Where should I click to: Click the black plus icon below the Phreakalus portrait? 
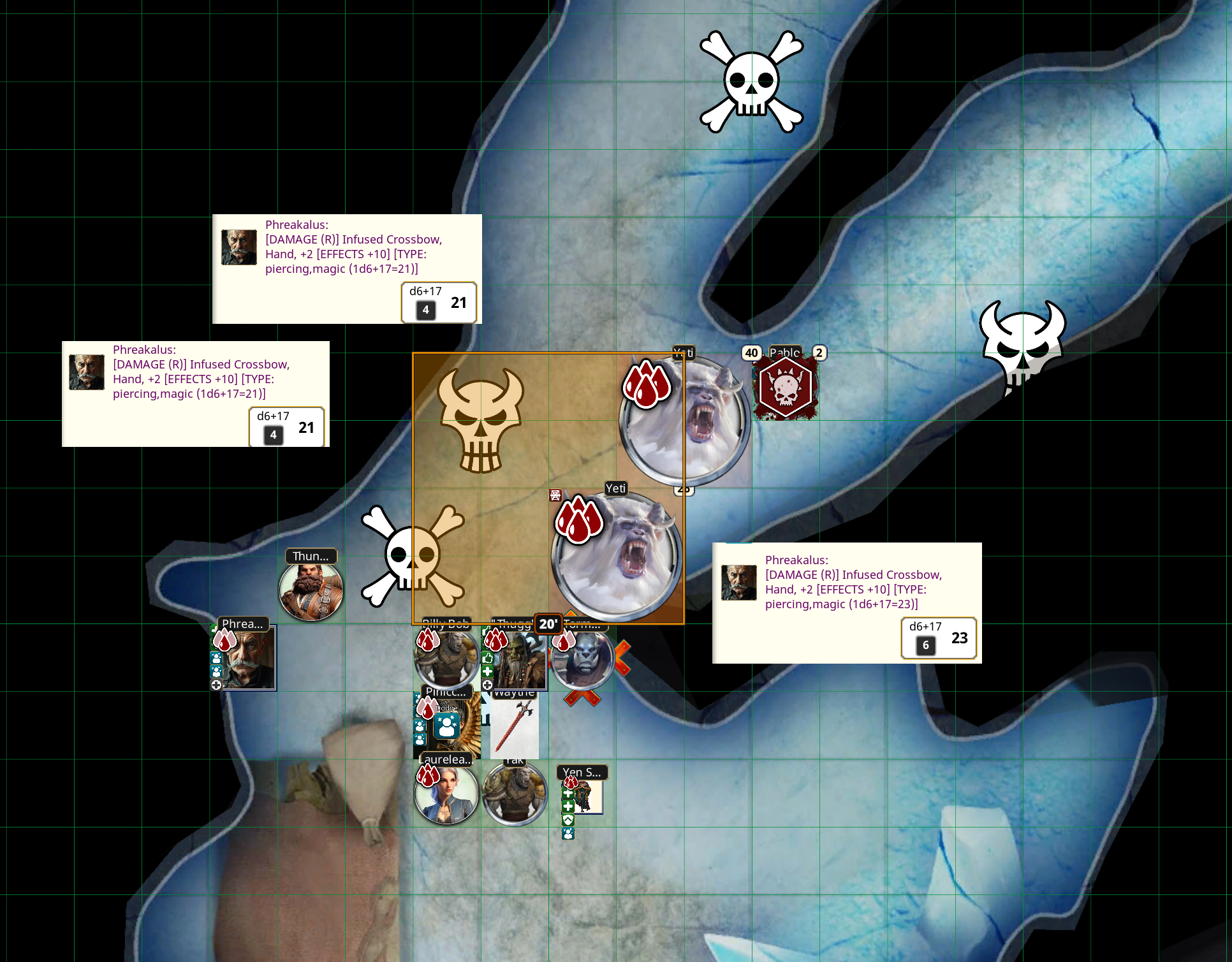(217, 685)
